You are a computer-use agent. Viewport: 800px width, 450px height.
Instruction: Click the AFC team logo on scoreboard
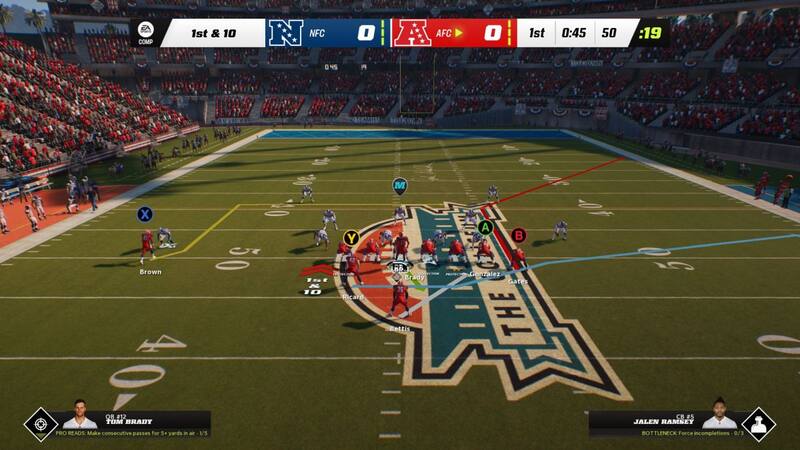[411, 33]
